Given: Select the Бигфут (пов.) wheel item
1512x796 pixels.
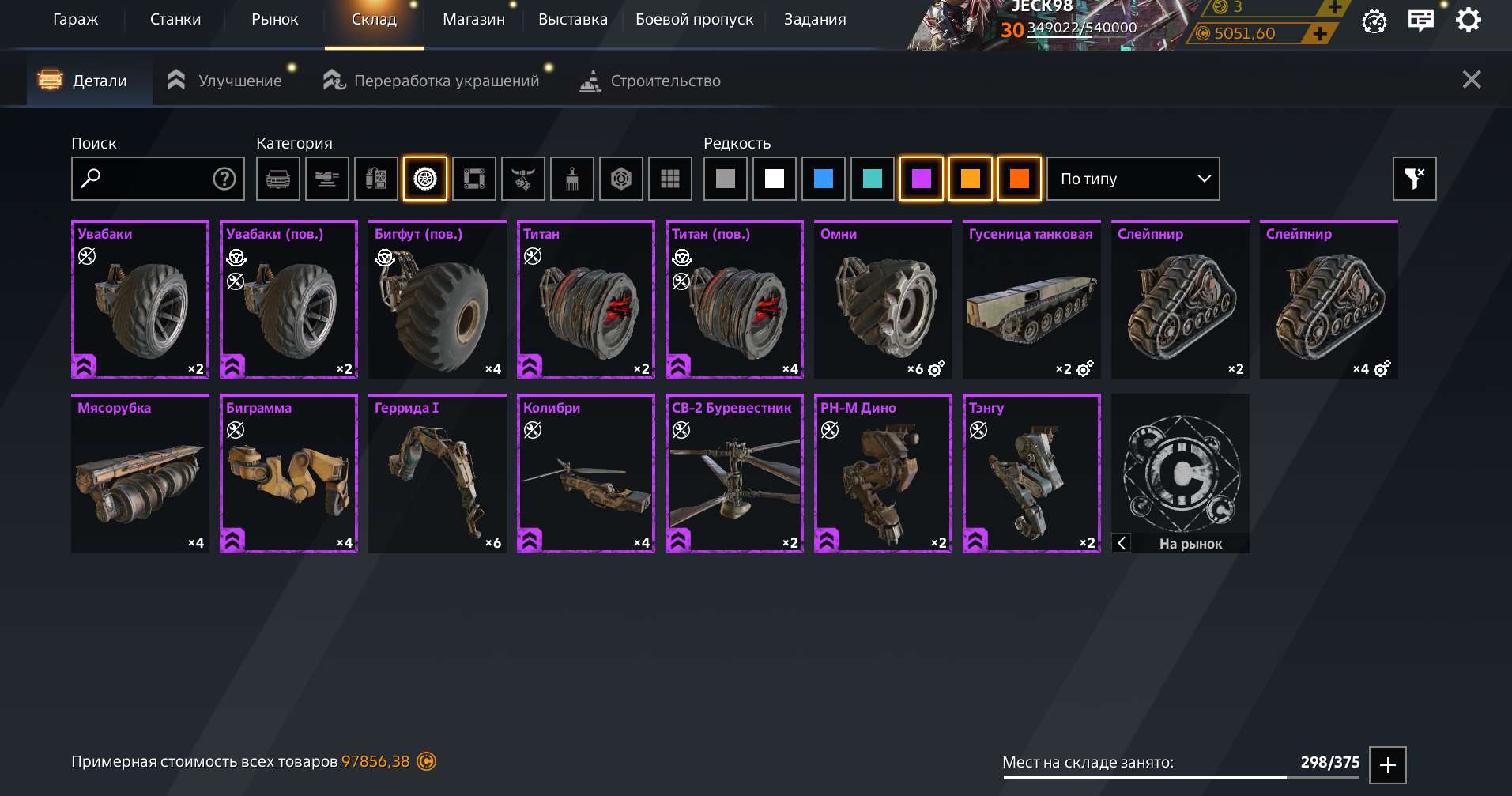Looking at the screenshot, I should coord(437,300).
